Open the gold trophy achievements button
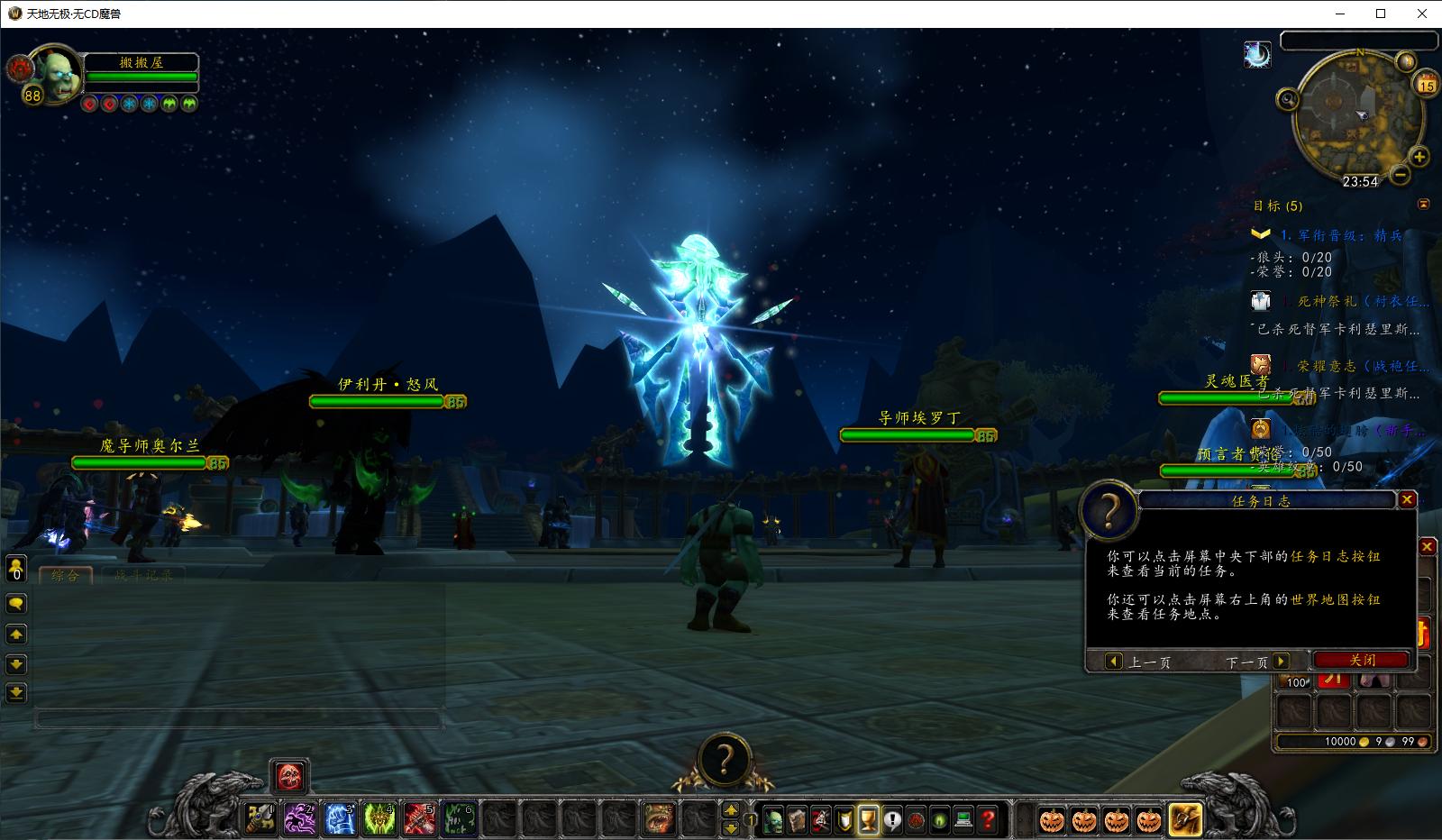Screen dimensions: 1442x840 pos(868,819)
